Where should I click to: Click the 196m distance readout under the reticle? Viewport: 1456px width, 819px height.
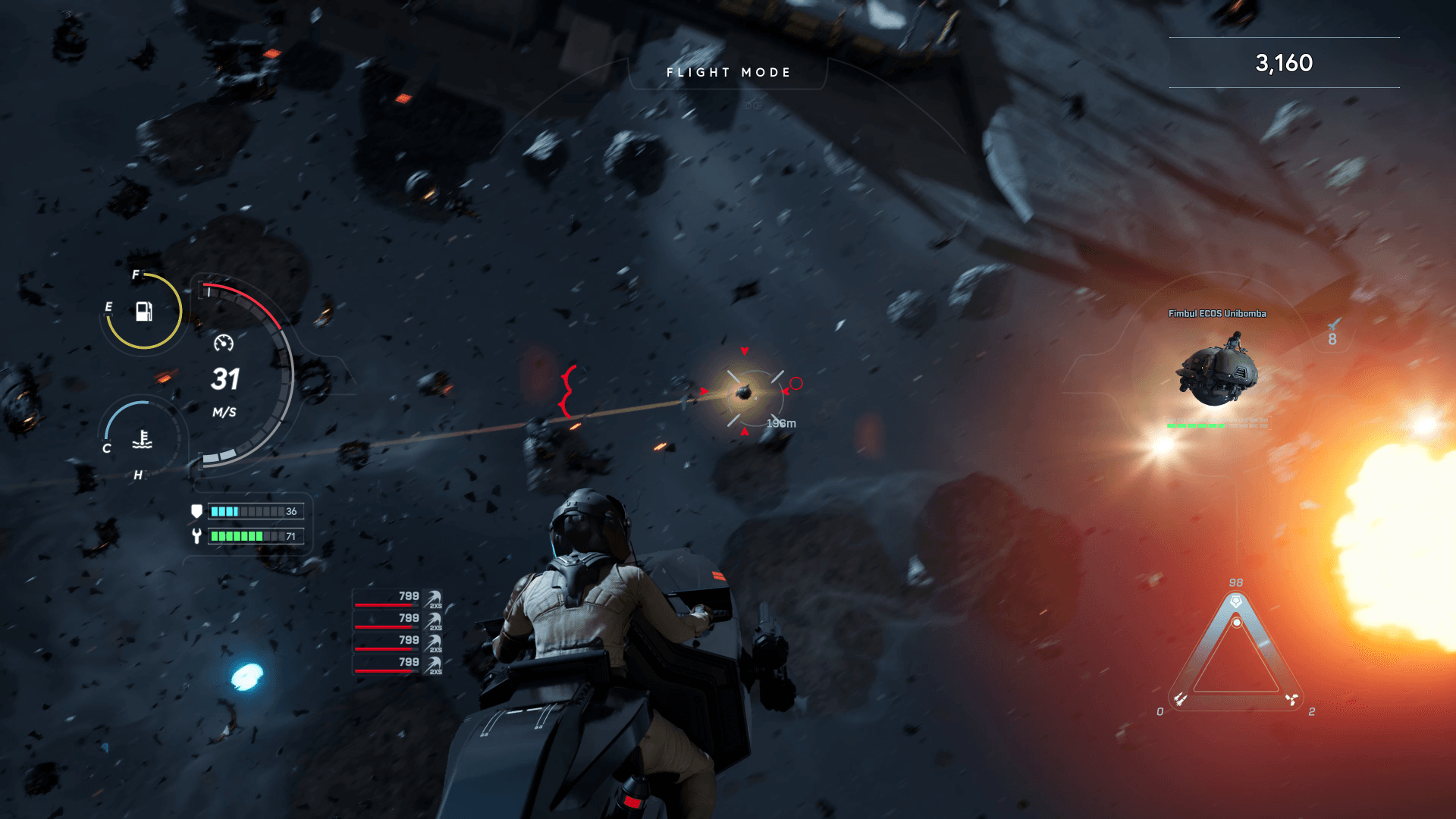(x=780, y=424)
